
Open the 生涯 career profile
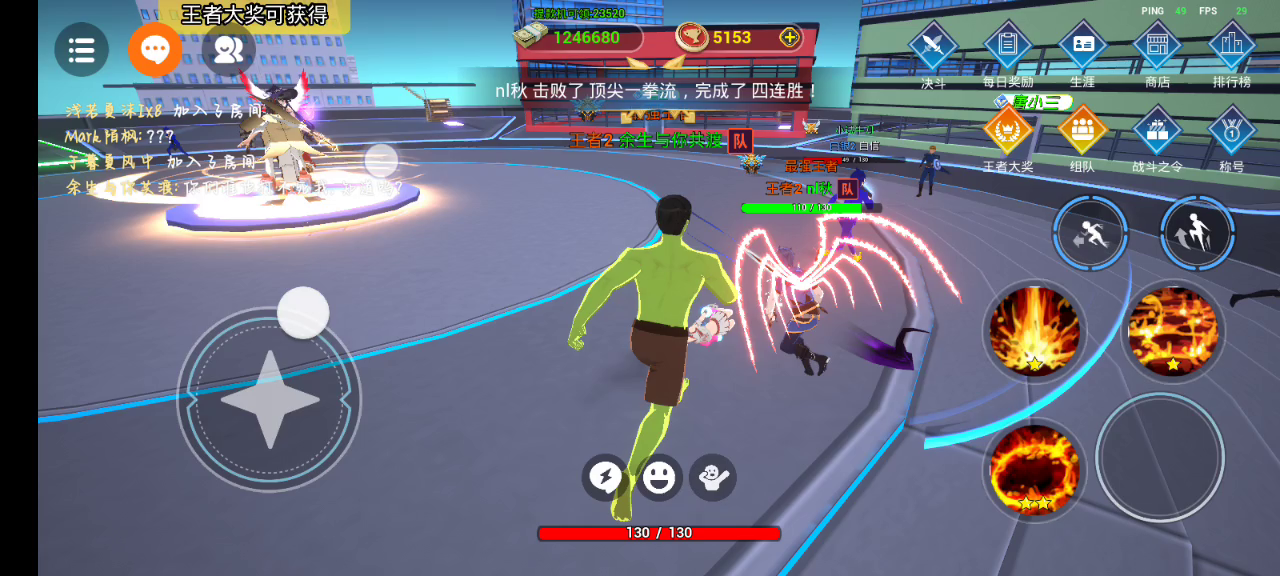click(x=1083, y=46)
